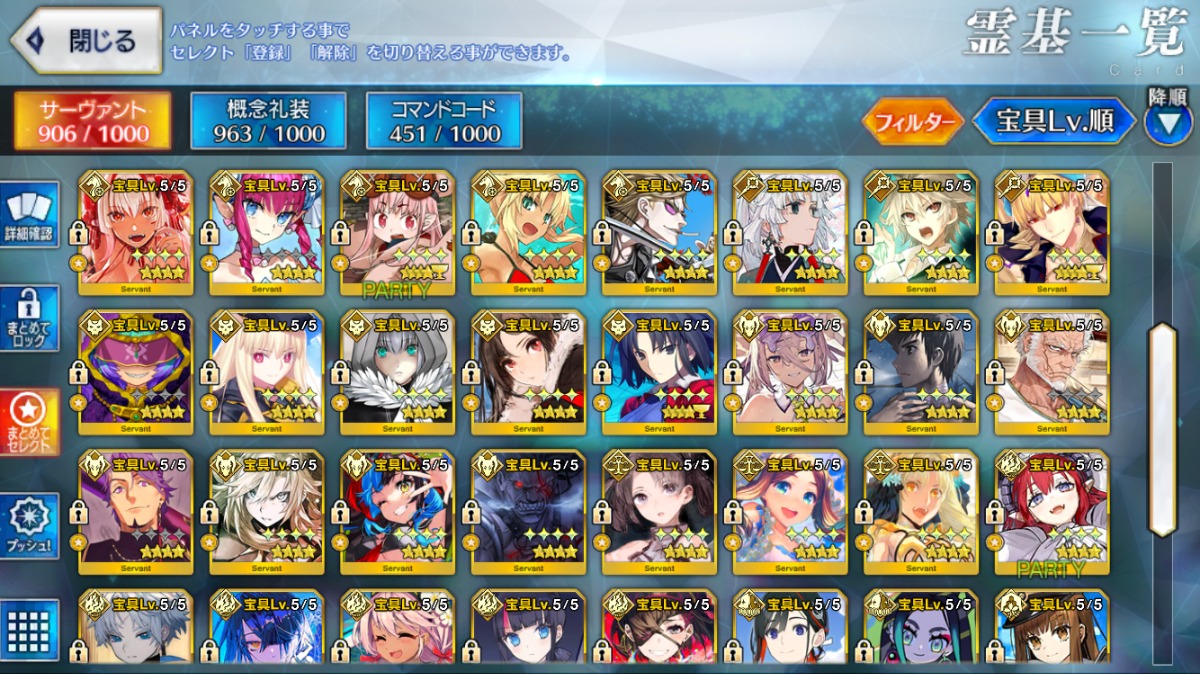Screen dimensions: 1200x674
Task: Select the red-haired horned servant marked PARTY
Action: tap(1051, 512)
